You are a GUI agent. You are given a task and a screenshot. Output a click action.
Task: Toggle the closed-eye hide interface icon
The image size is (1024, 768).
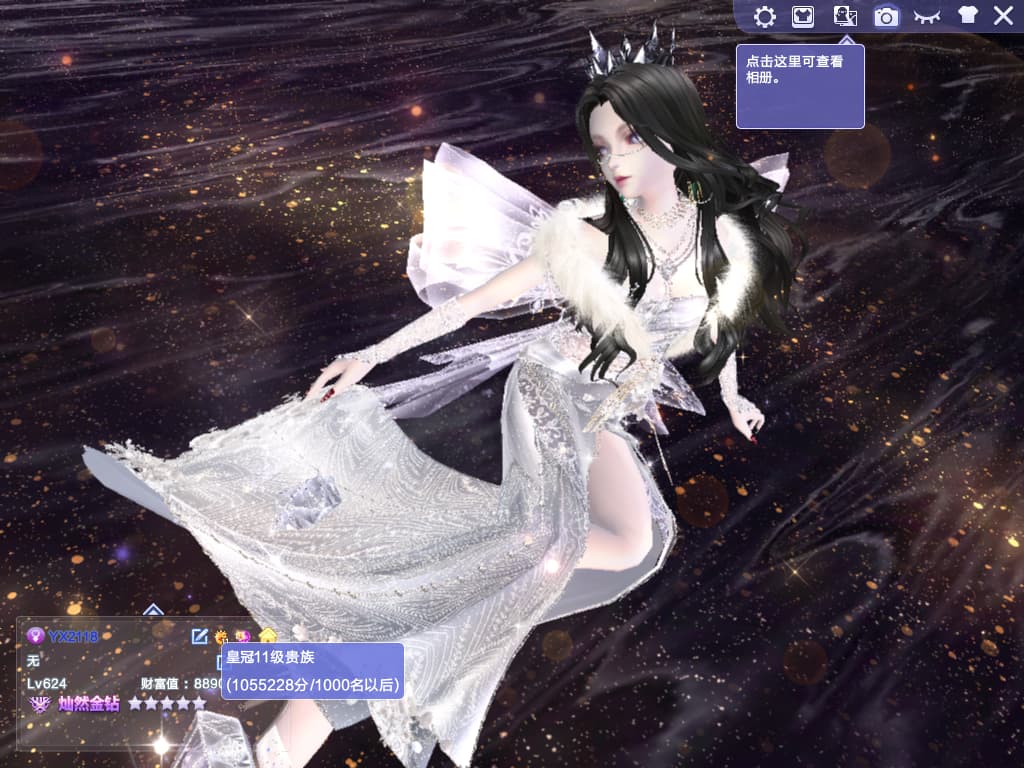(x=927, y=16)
